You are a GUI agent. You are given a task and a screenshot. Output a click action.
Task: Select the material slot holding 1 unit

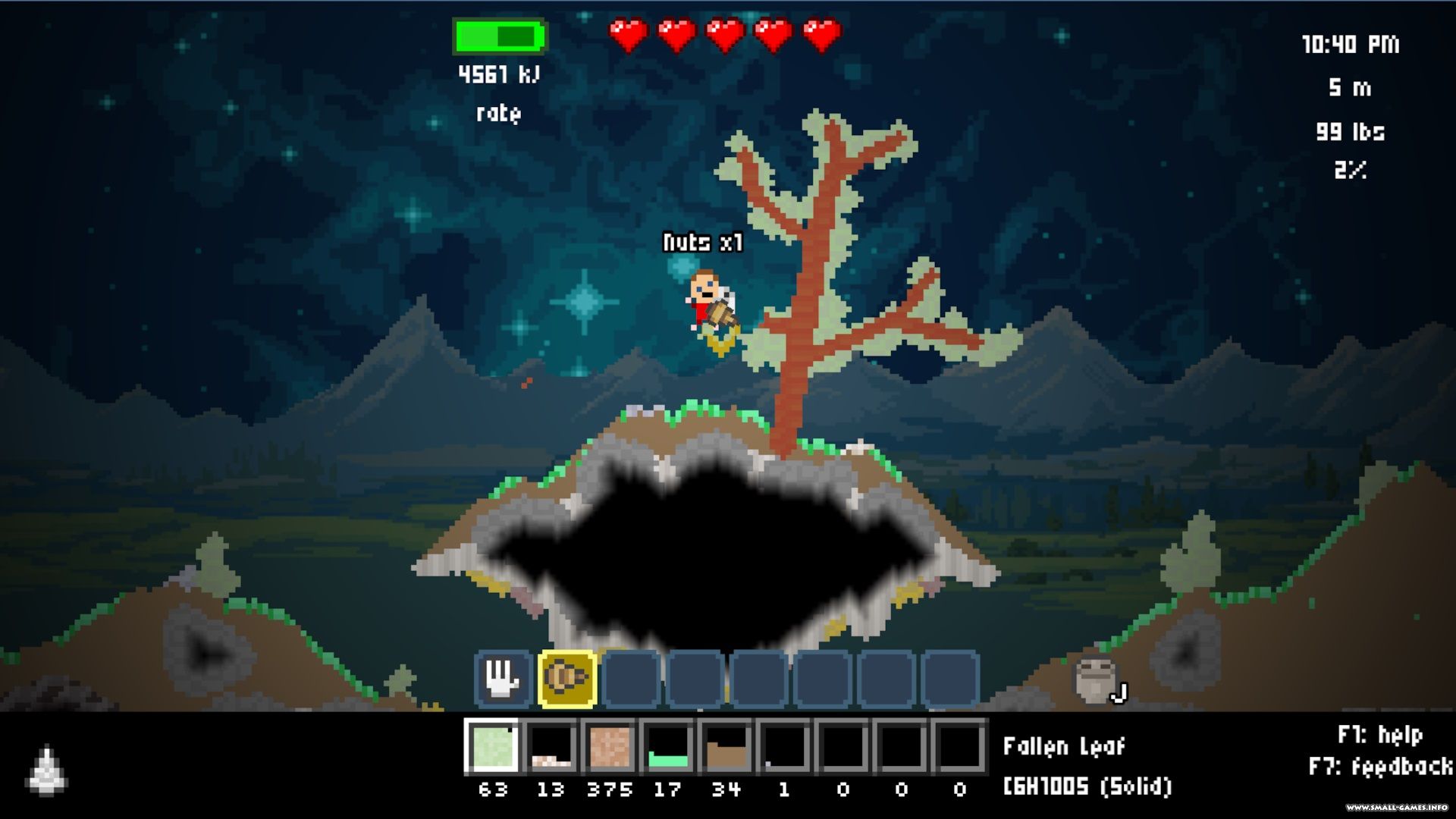(x=785, y=746)
